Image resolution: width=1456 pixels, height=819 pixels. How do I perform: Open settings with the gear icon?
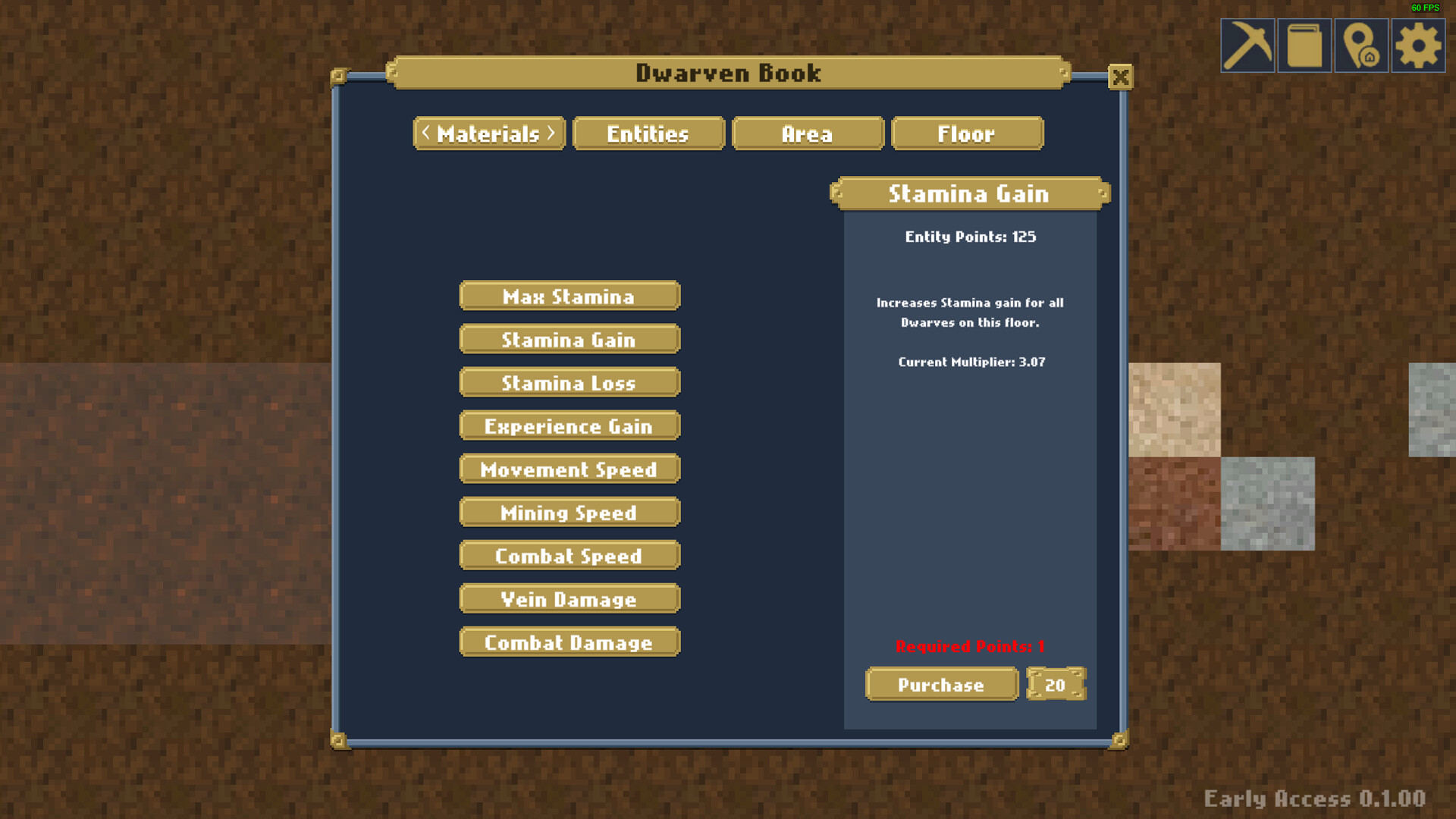[x=1417, y=45]
